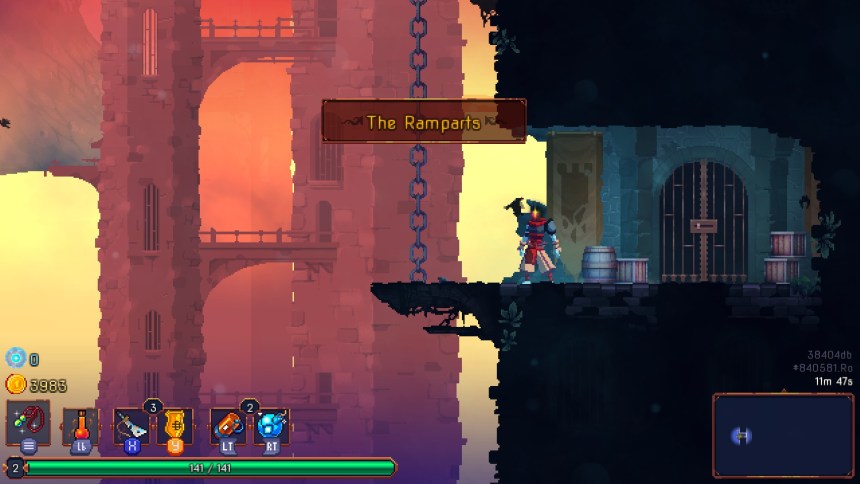Activate the orange barrel skill
The image size is (860, 484).
tap(227, 425)
